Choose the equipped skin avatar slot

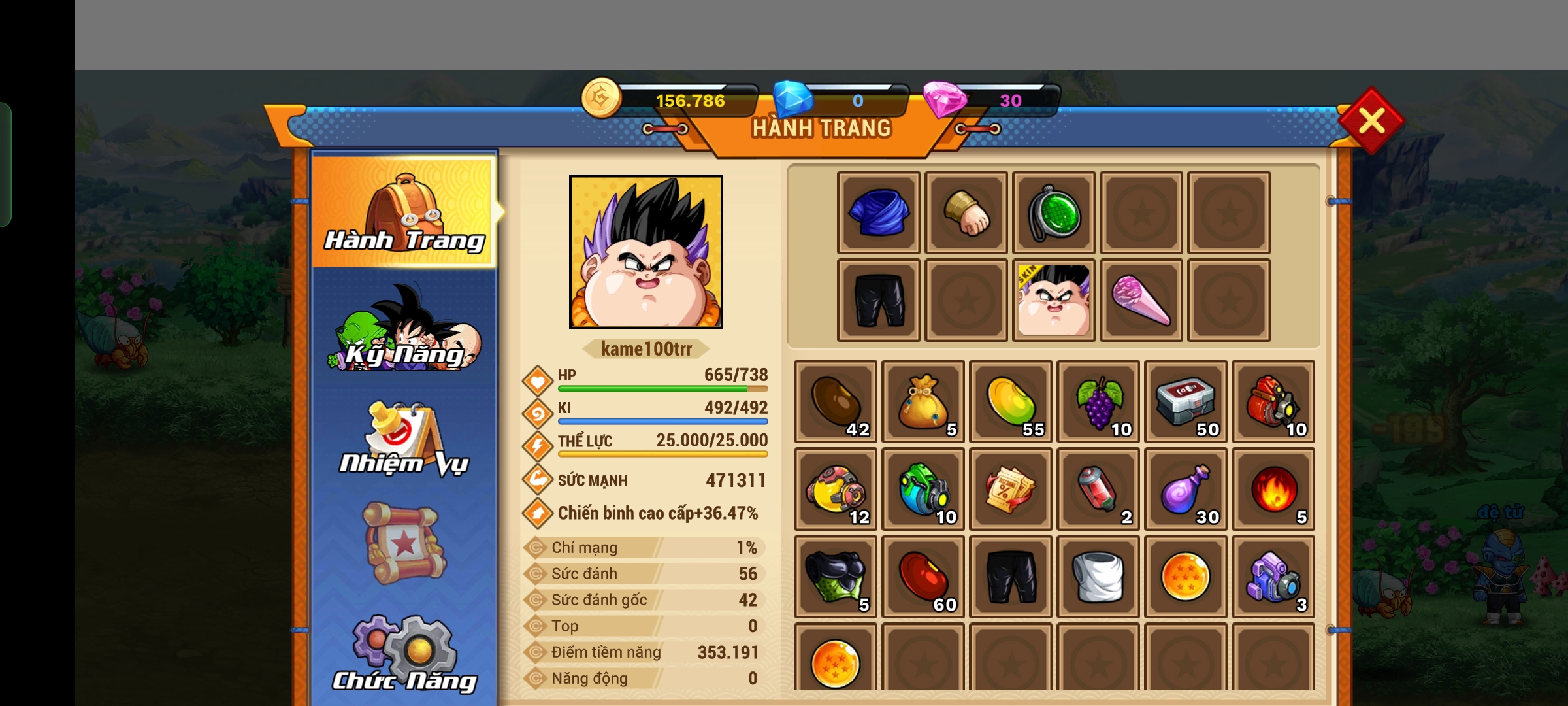click(x=1054, y=300)
